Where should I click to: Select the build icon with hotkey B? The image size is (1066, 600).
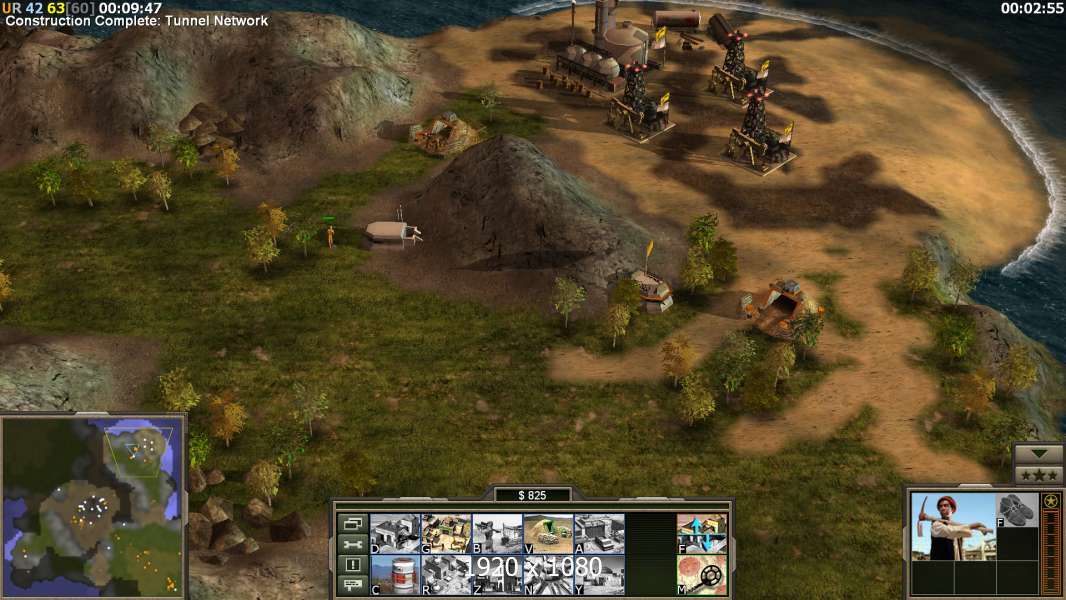497,533
